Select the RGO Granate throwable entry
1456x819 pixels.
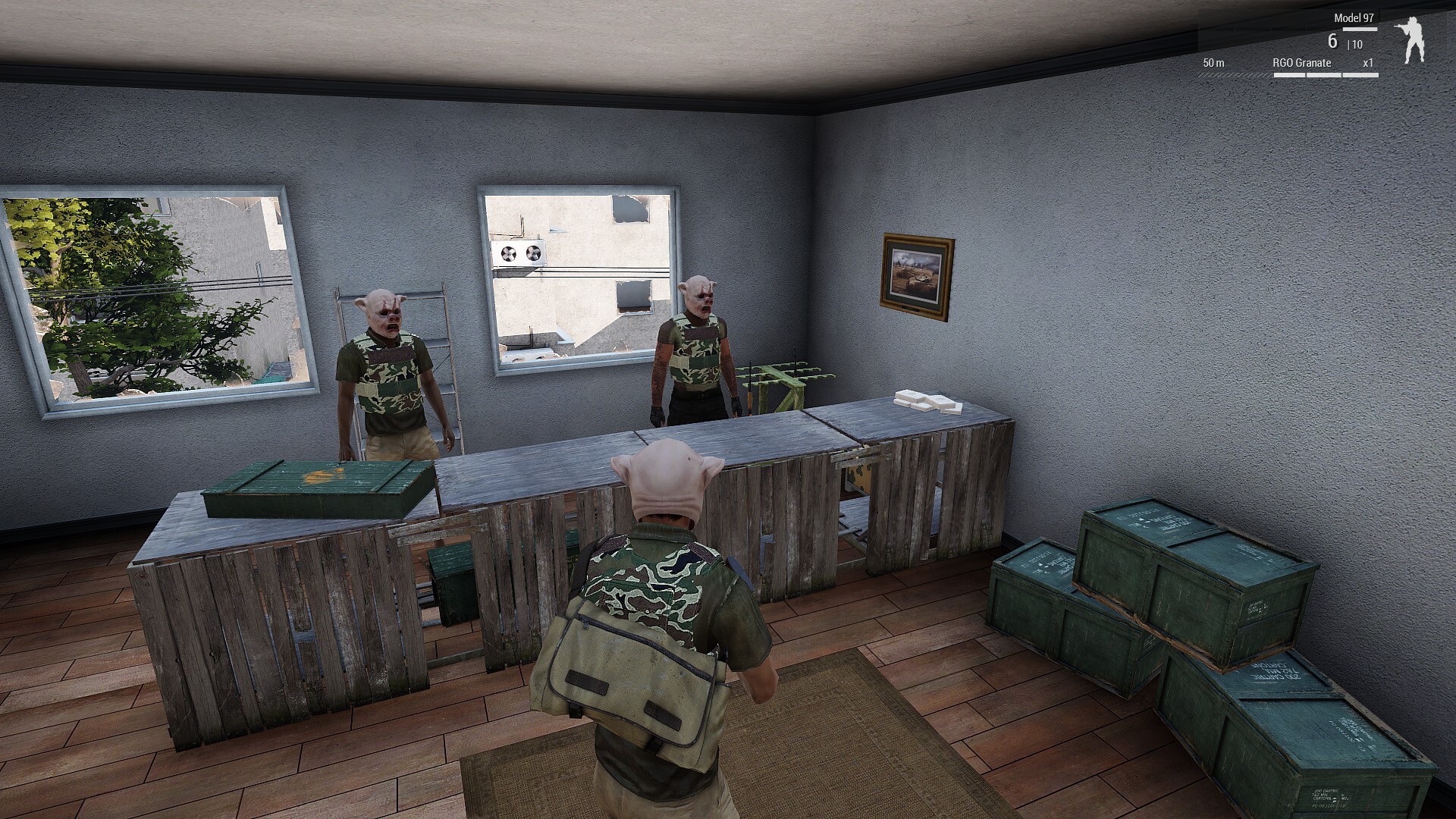pos(1301,63)
